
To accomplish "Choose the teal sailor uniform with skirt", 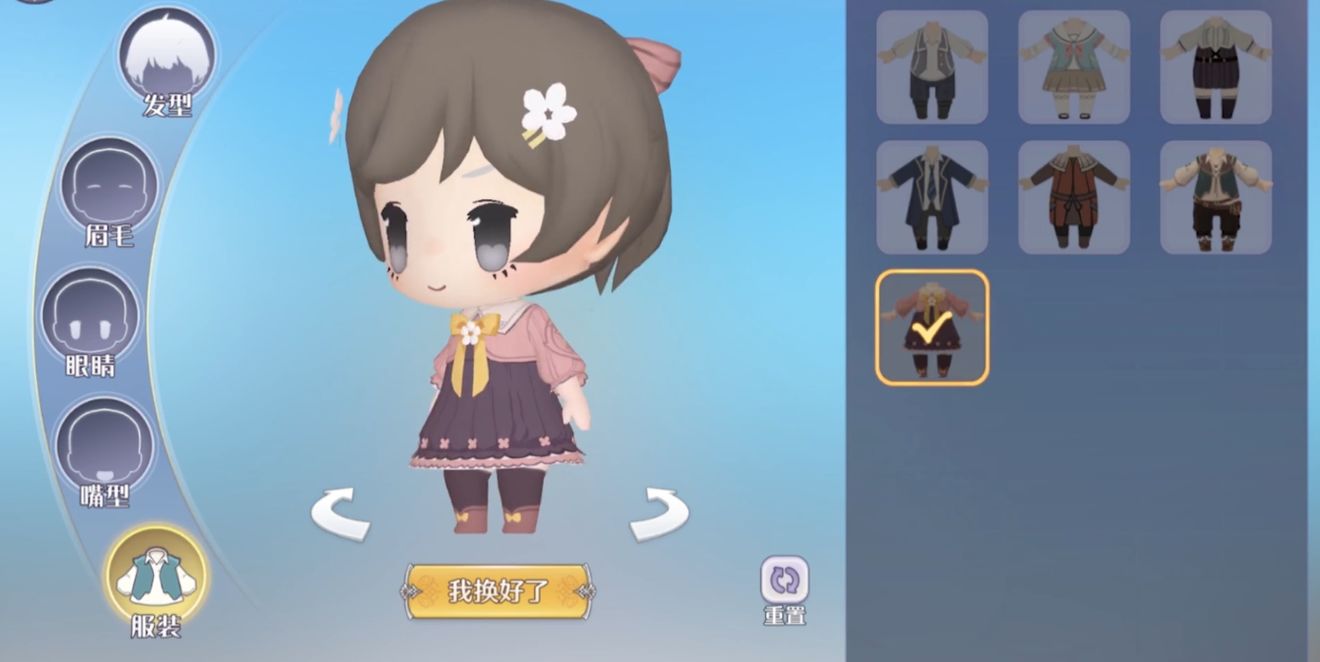I will tap(1074, 67).
